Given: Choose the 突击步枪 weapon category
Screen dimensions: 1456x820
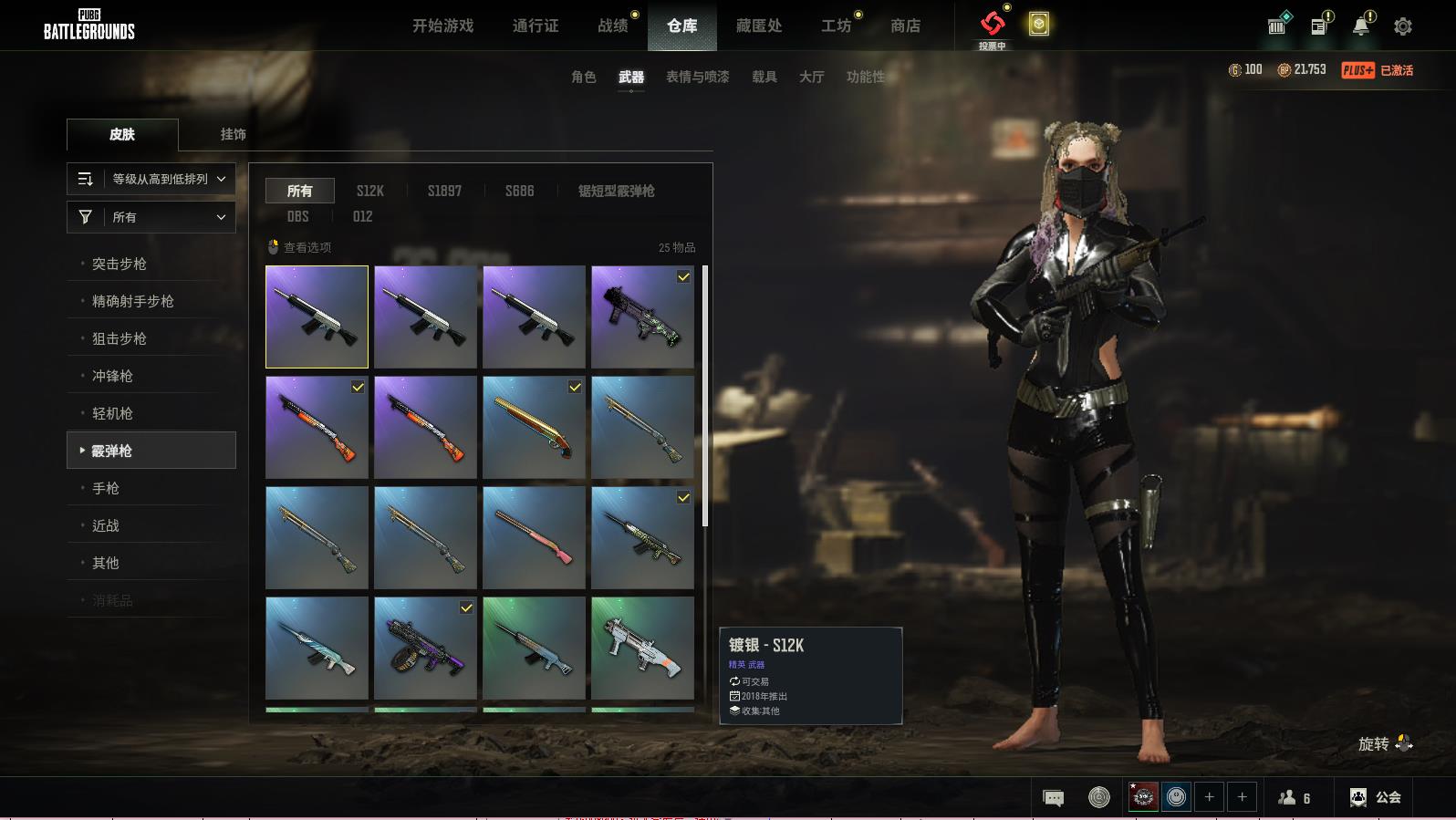Looking at the screenshot, I should [120, 264].
